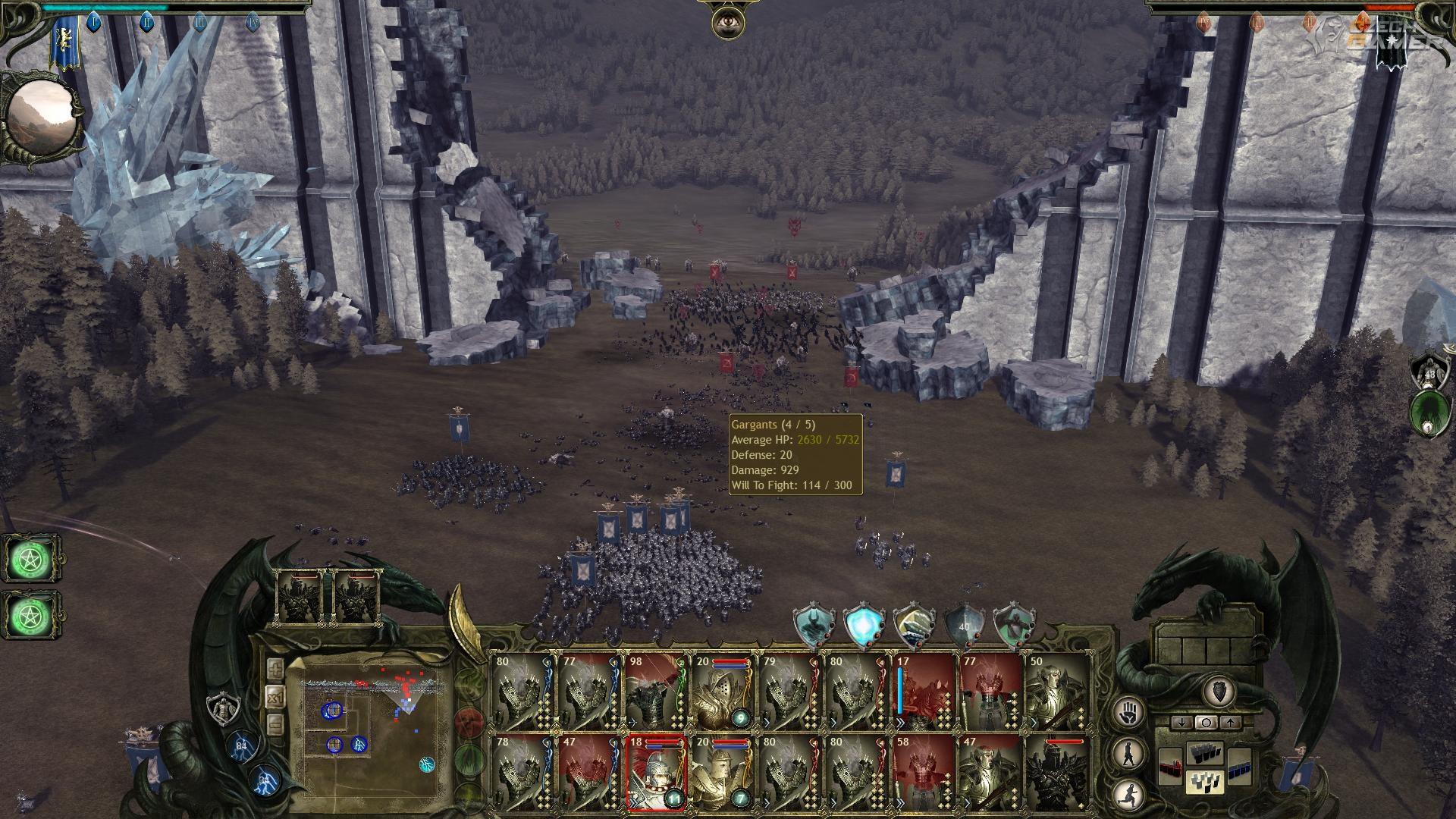The width and height of the screenshot is (1456, 819).
Task: Click the x1 game speed button
Action: 275,698
